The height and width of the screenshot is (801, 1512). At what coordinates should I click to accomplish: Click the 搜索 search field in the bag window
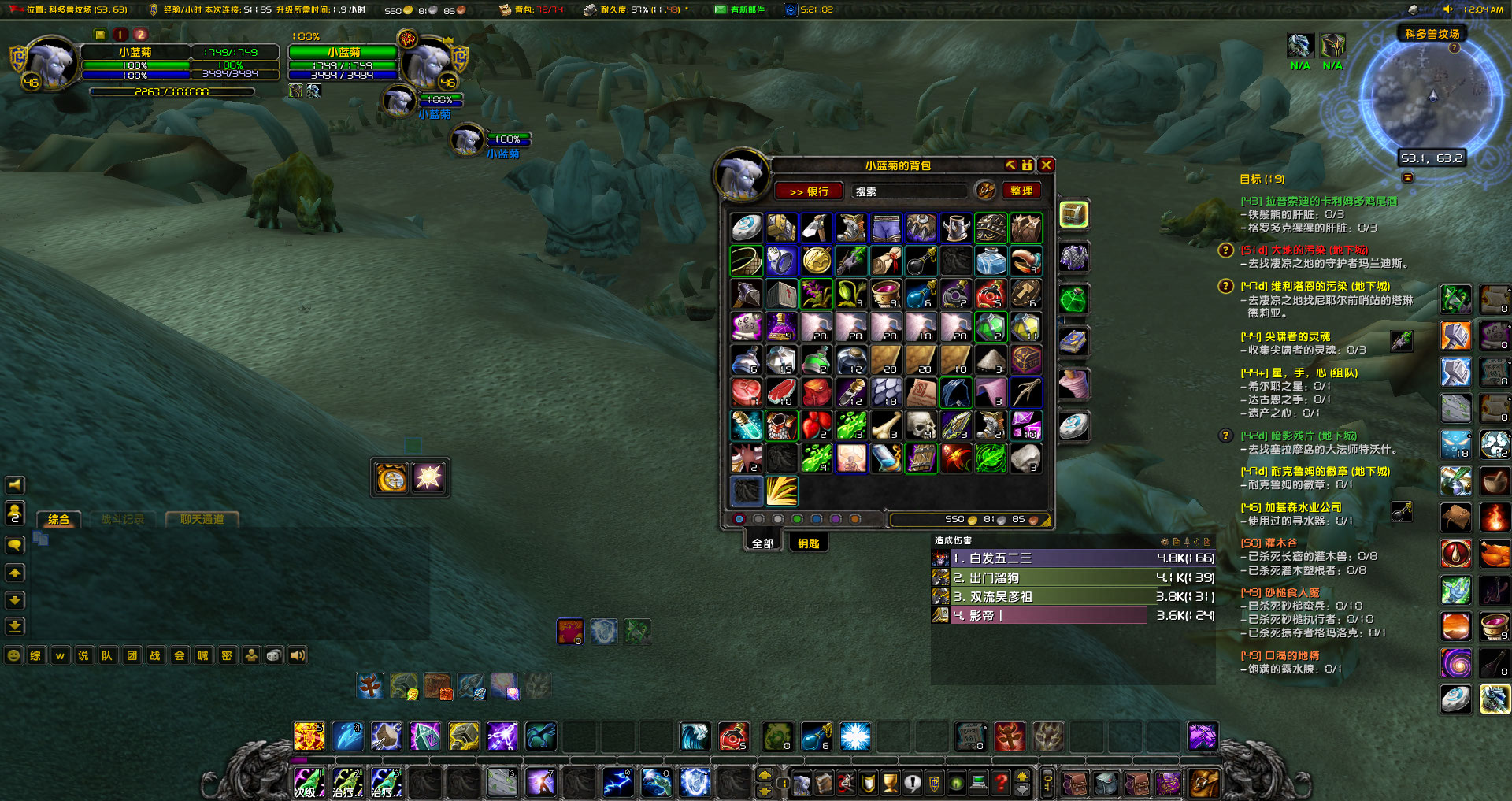(910, 191)
